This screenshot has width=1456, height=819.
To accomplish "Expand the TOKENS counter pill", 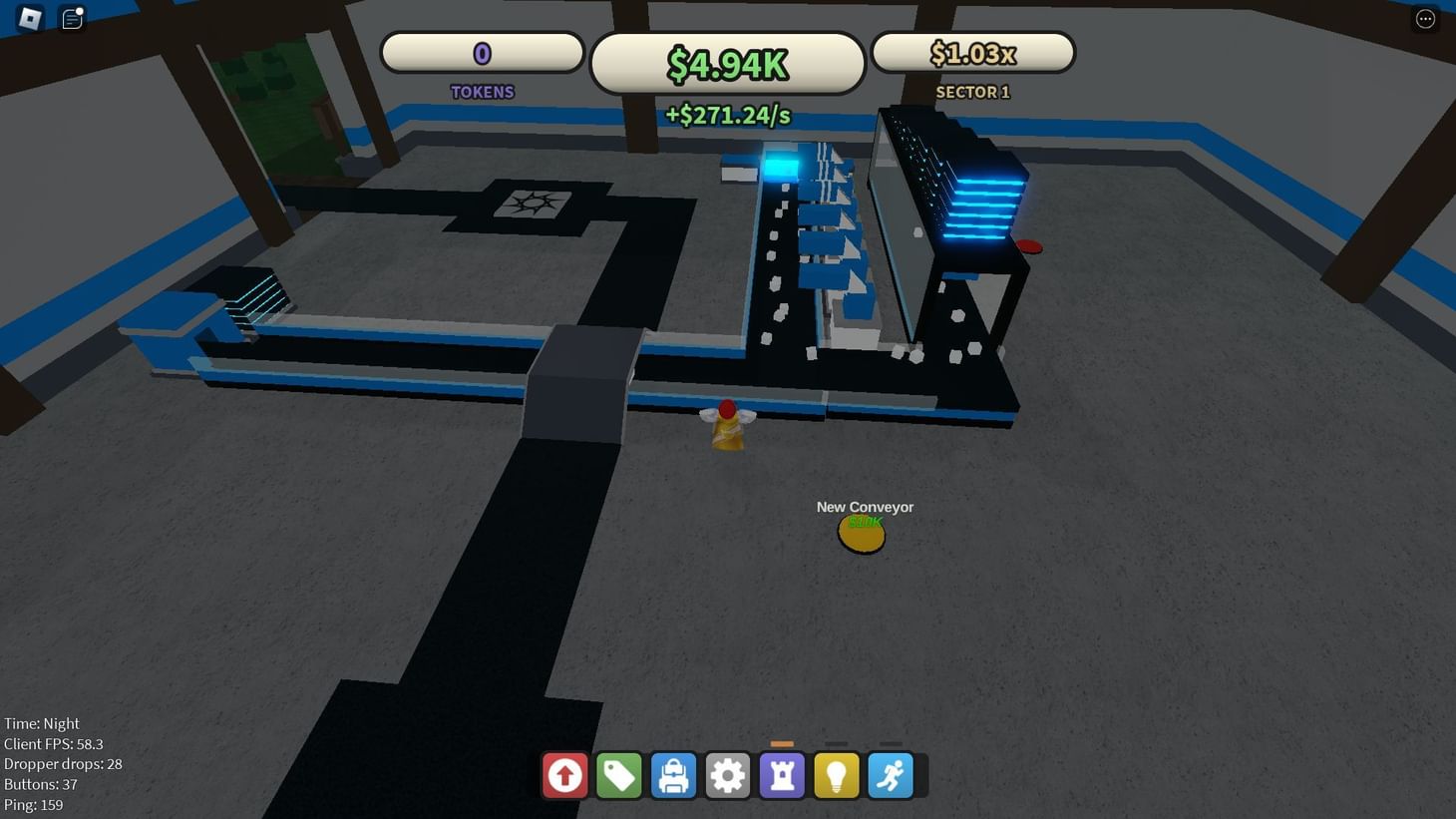I will [x=482, y=52].
